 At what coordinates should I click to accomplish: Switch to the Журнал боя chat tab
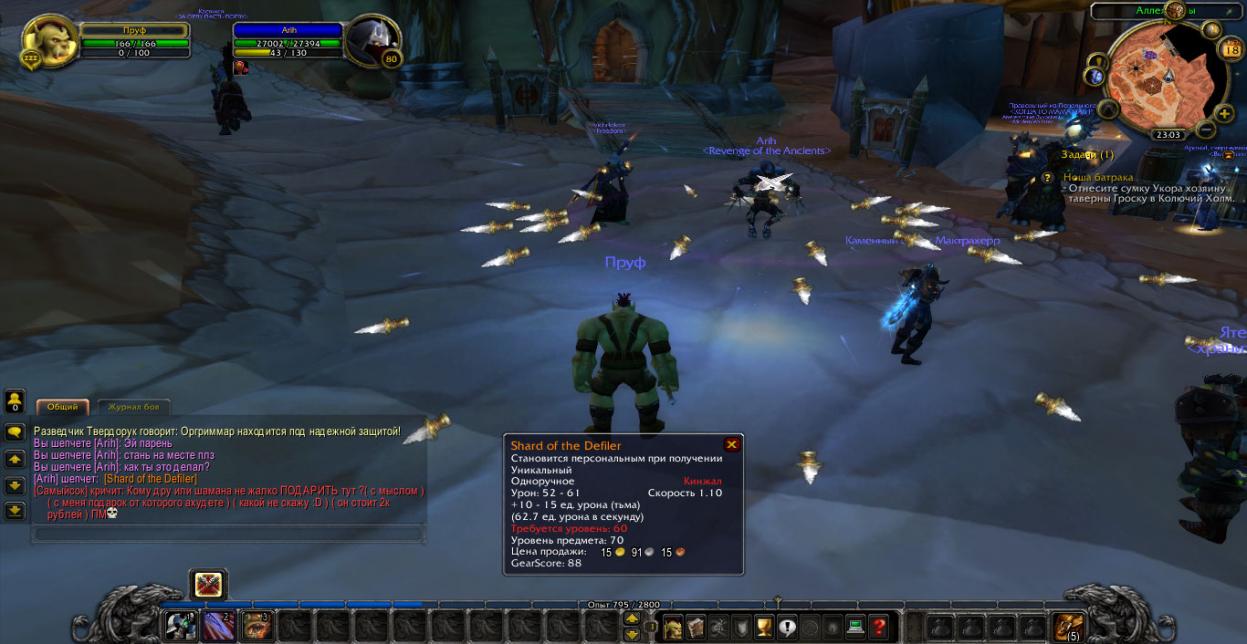pos(133,407)
